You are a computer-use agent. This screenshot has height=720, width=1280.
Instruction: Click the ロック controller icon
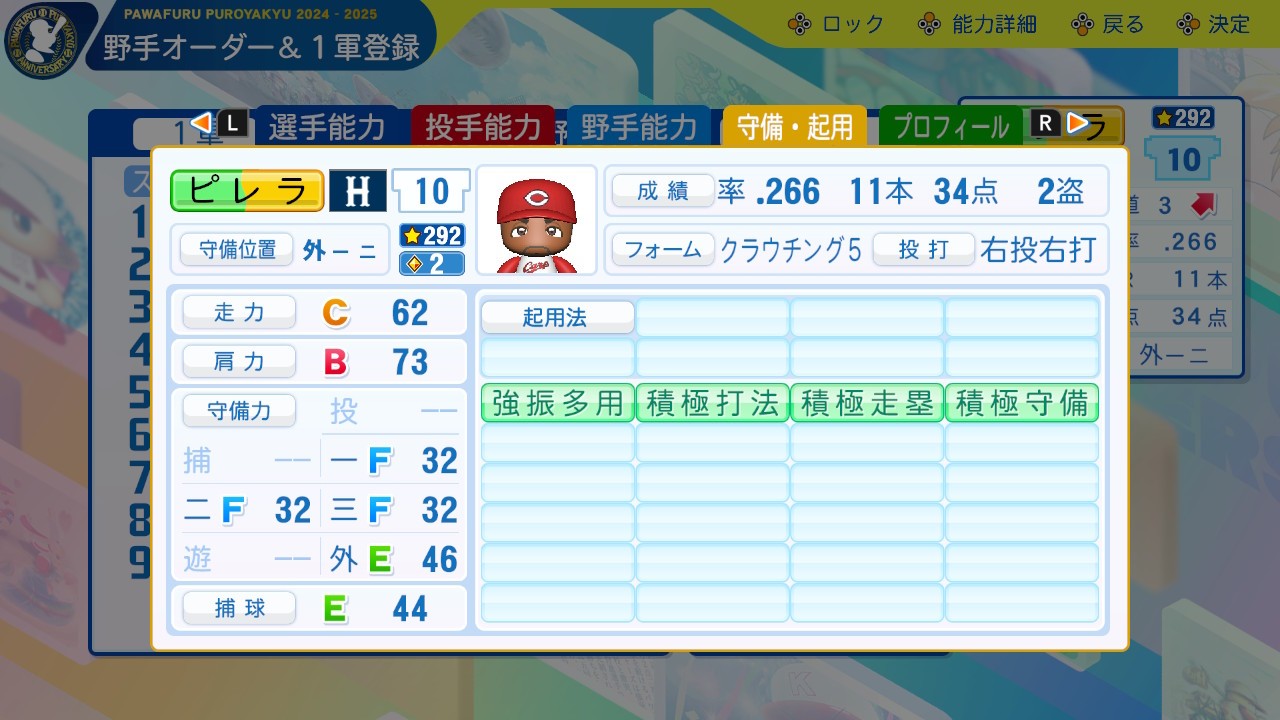click(799, 23)
